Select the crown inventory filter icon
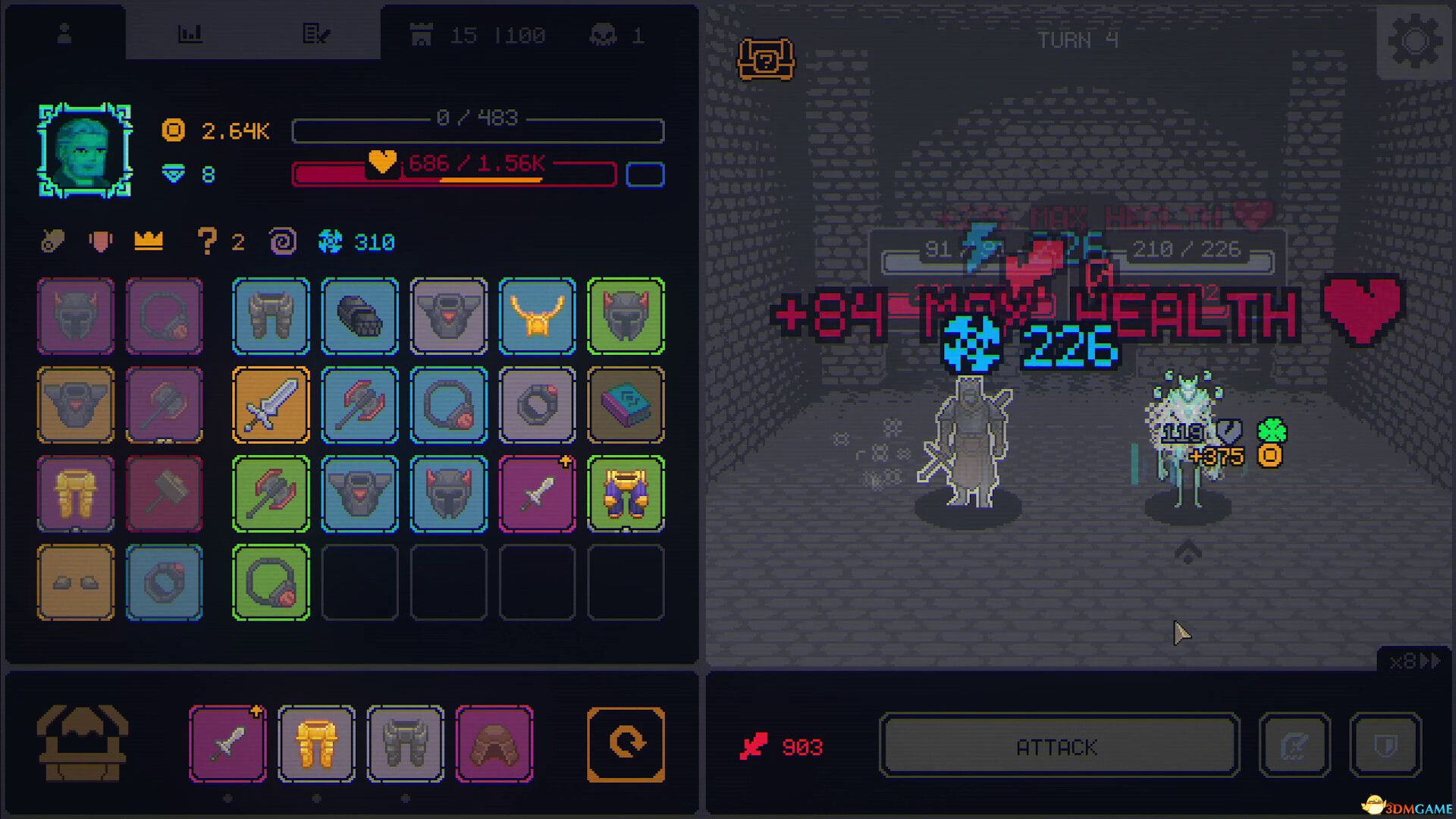Screen dimensions: 1456x819 (x=149, y=241)
